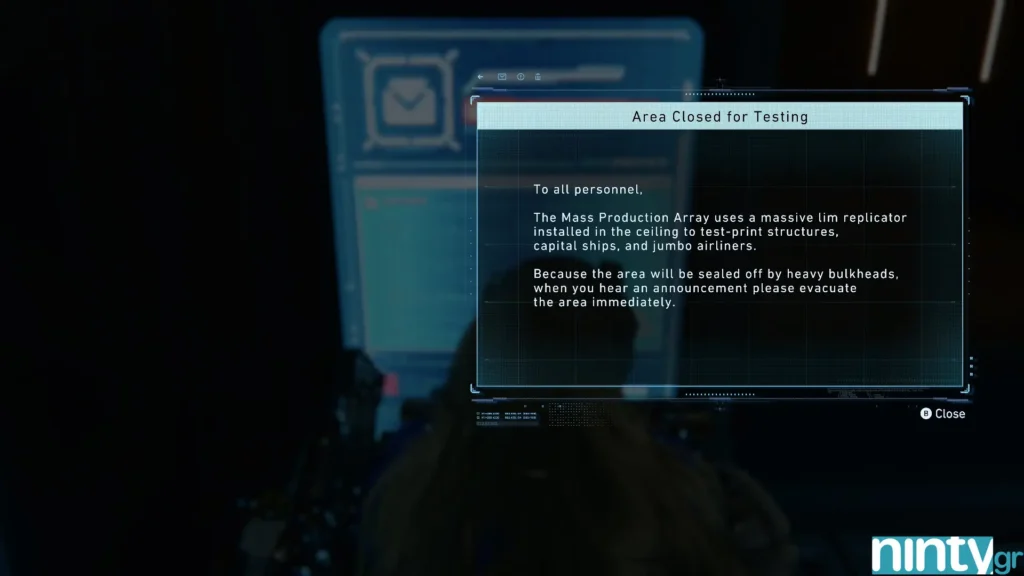Select the envelope icon in the terminal toolbar
The height and width of the screenshot is (576, 1024).
click(x=502, y=77)
